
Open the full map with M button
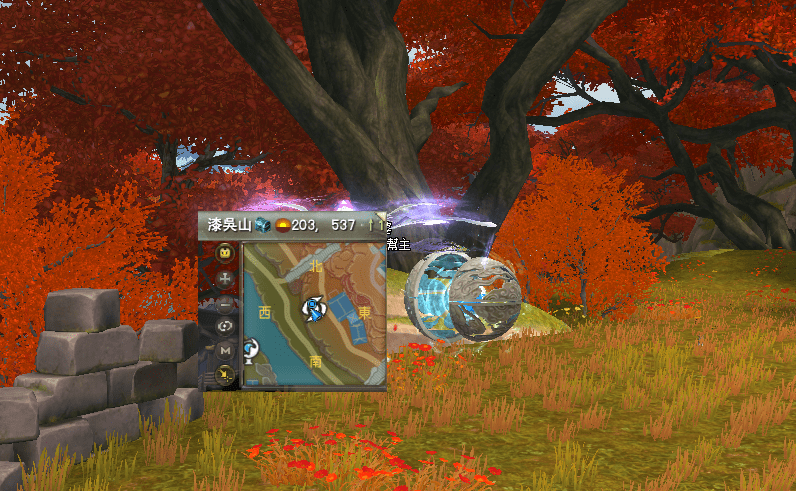[226, 351]
